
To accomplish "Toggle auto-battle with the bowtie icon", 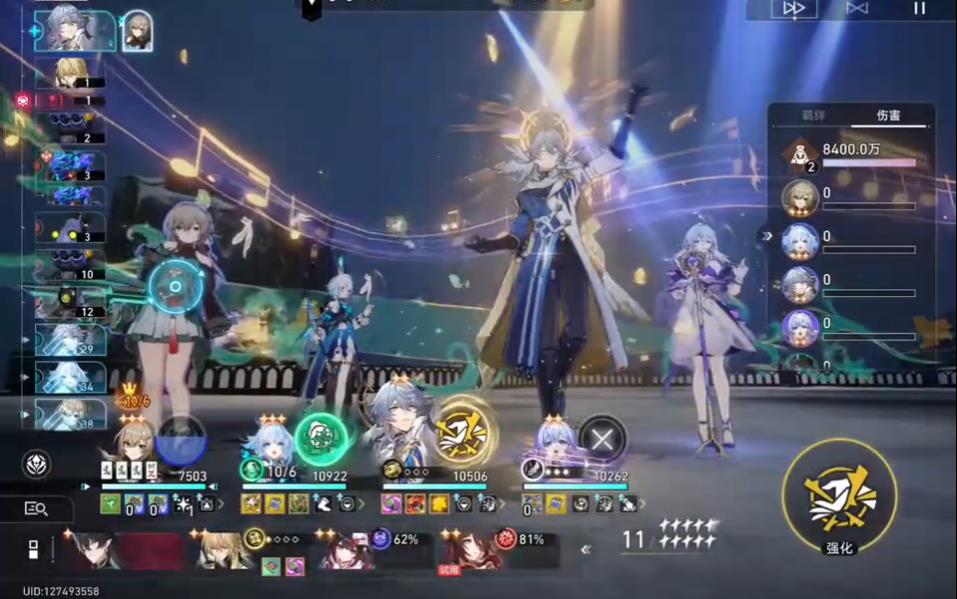I will point(857,9).
